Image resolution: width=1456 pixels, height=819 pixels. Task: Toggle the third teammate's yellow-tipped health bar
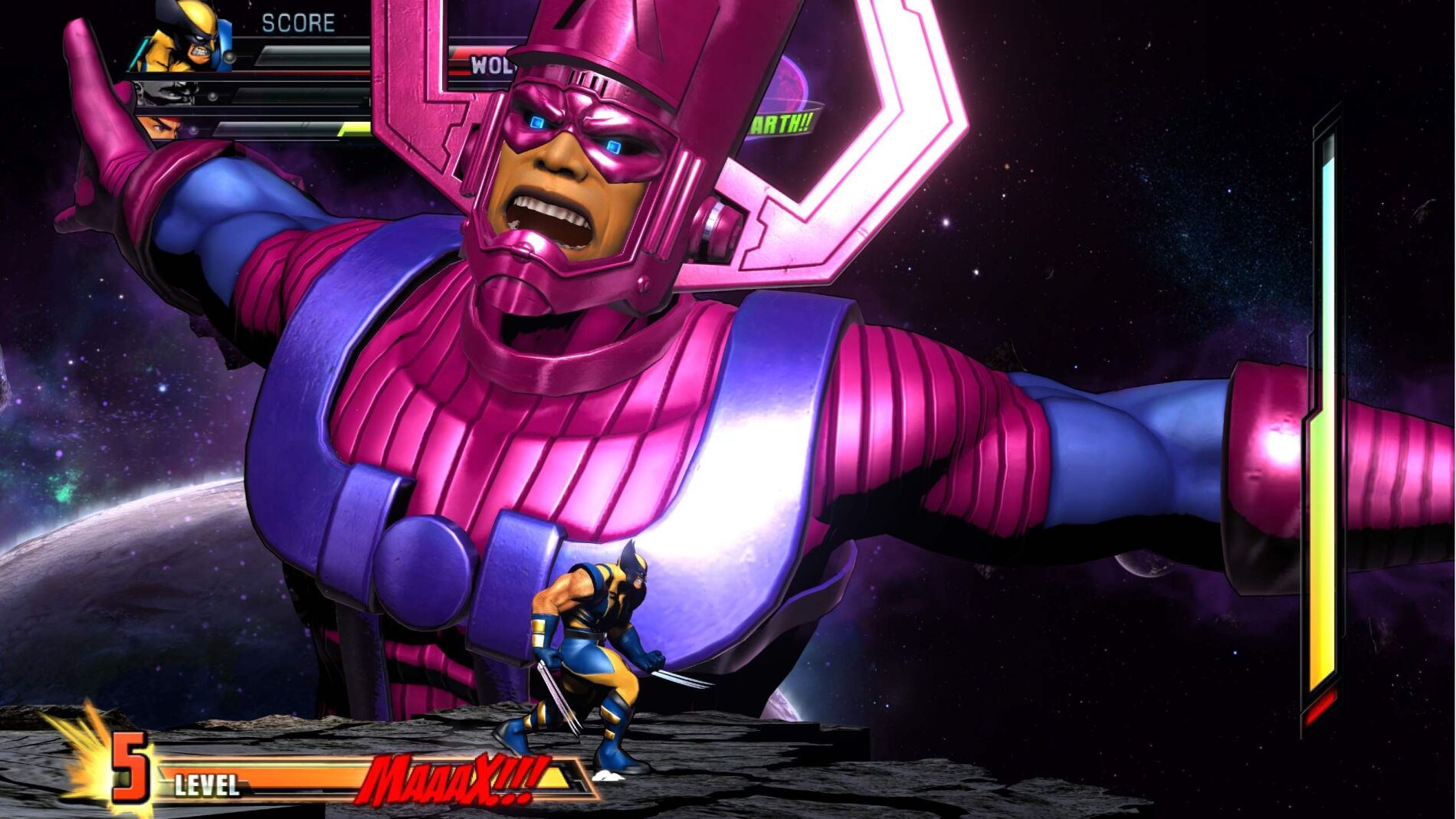tap(291, 129)
